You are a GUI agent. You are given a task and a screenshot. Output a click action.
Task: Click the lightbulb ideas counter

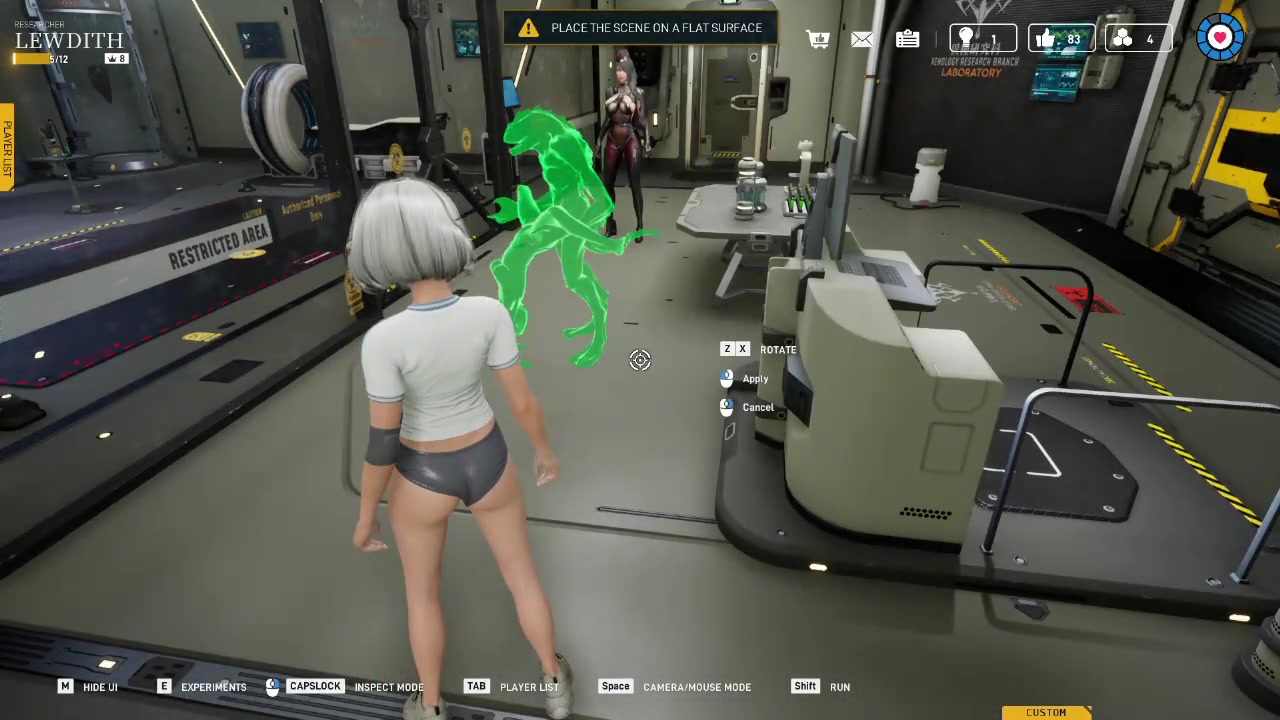[982, 39]
